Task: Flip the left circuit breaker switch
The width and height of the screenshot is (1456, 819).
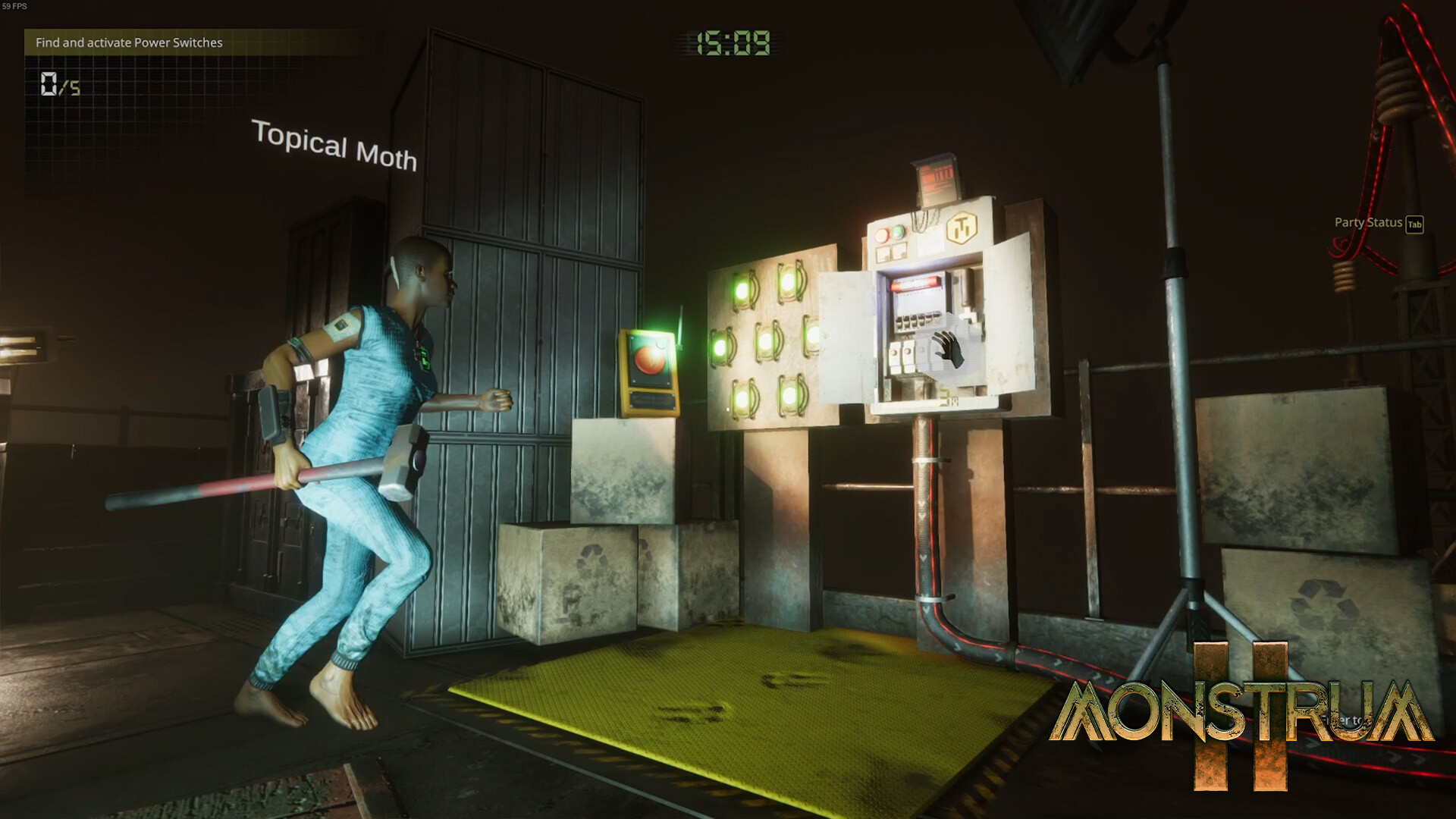Action: (x=894, y=351)
